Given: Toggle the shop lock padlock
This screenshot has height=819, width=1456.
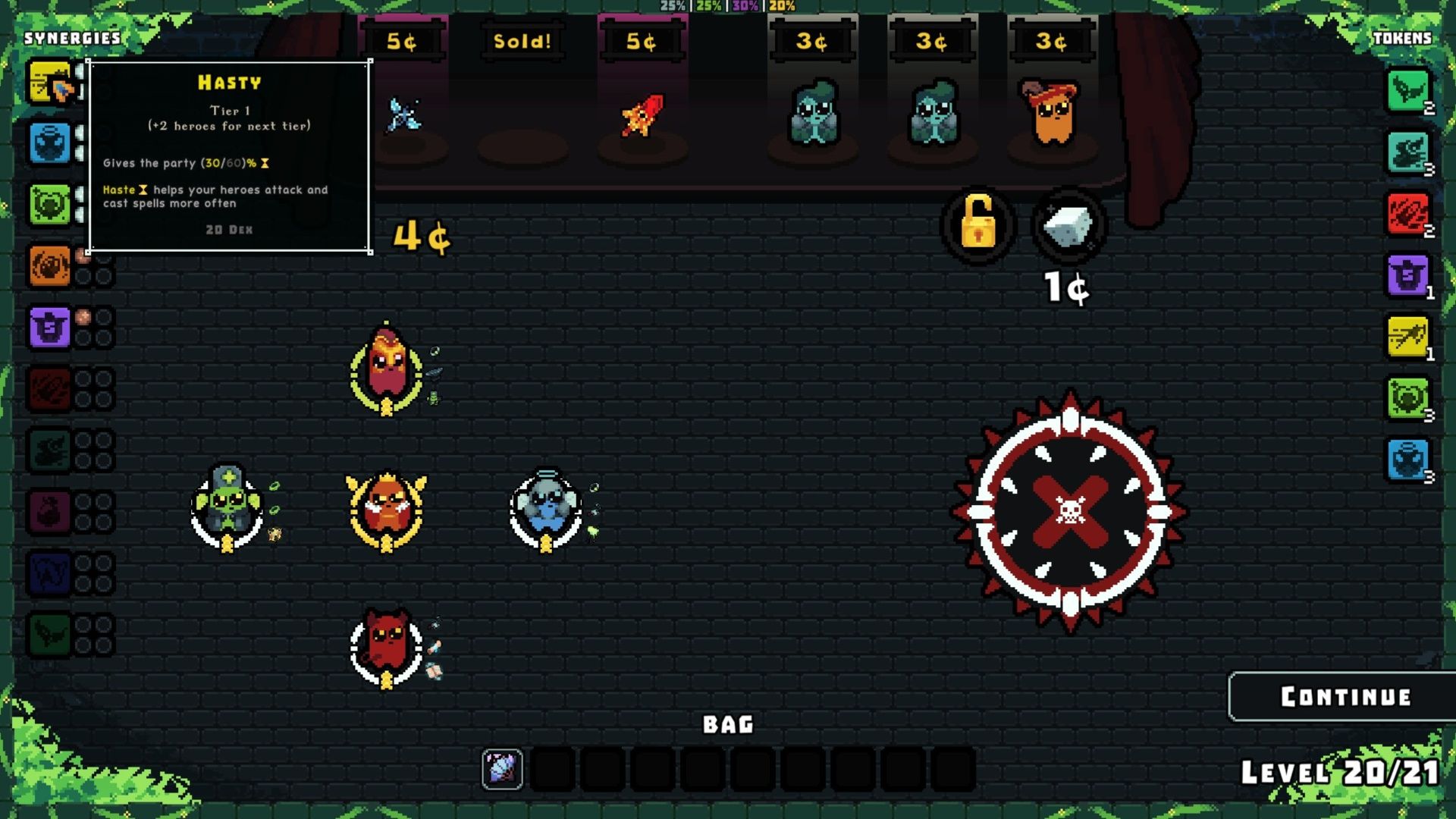Looking at the screenshot, I should (x=978, y=227).
